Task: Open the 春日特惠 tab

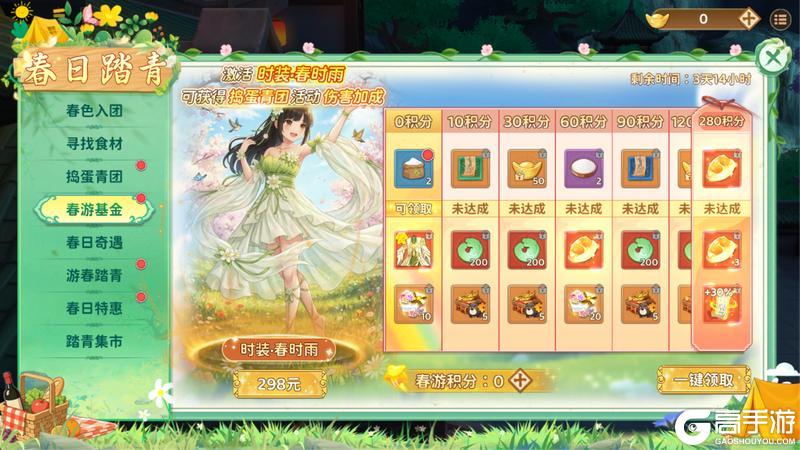Action: [94, 307]
